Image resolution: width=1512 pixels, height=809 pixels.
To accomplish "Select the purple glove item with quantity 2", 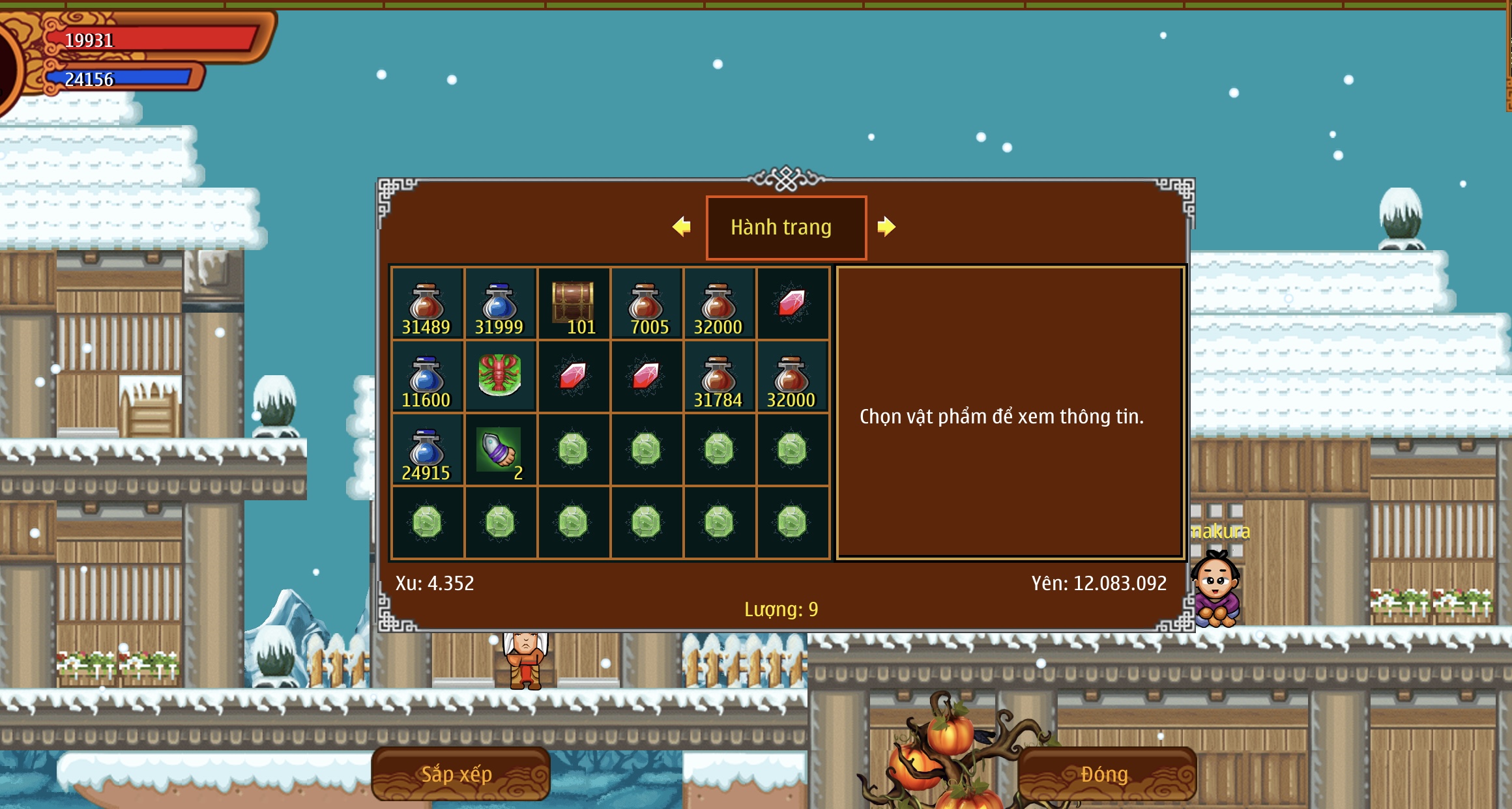I will (x=500, y=450).
